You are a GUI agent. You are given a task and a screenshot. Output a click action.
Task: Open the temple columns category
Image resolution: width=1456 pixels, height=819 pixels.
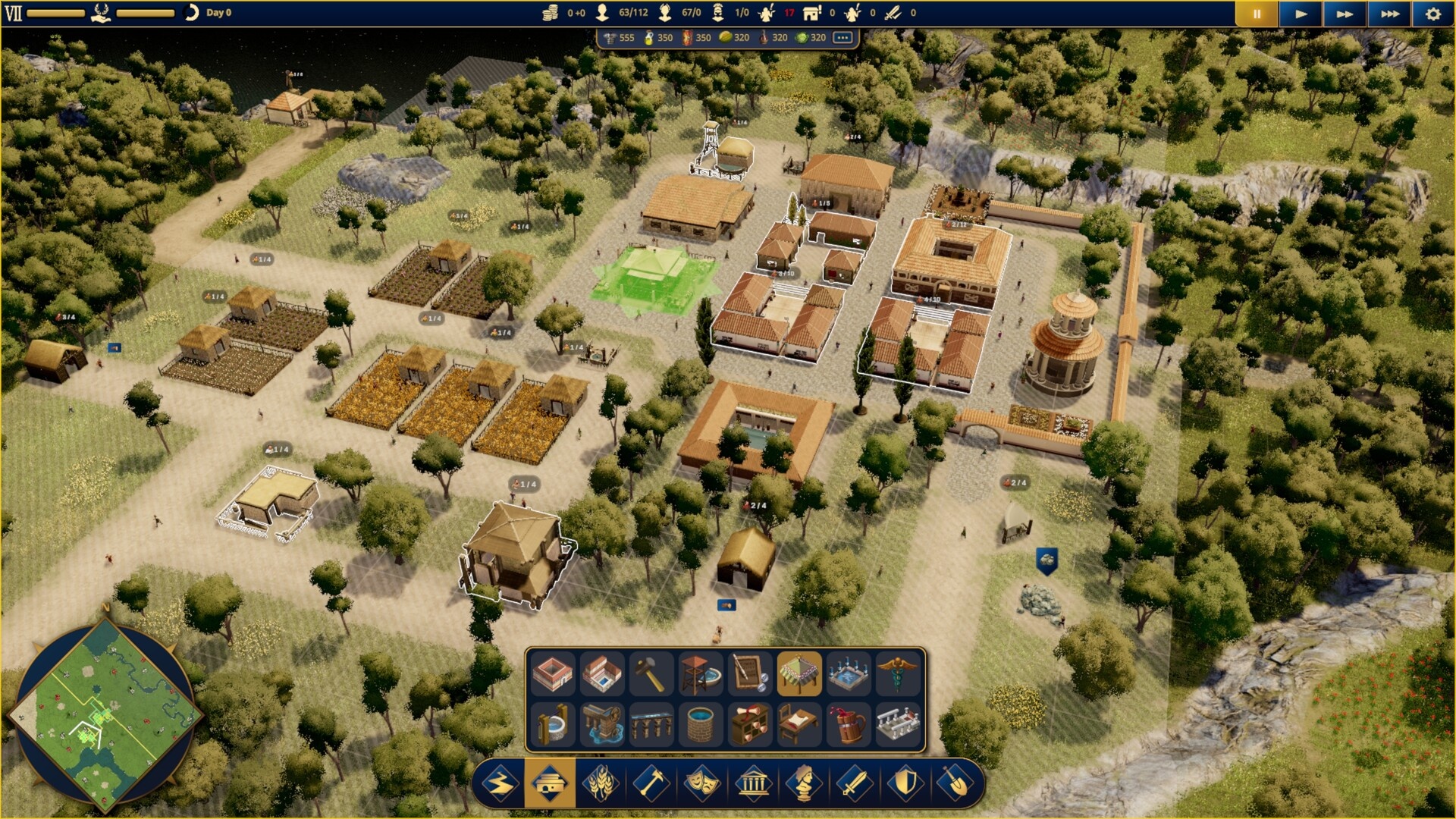(753, 783)
